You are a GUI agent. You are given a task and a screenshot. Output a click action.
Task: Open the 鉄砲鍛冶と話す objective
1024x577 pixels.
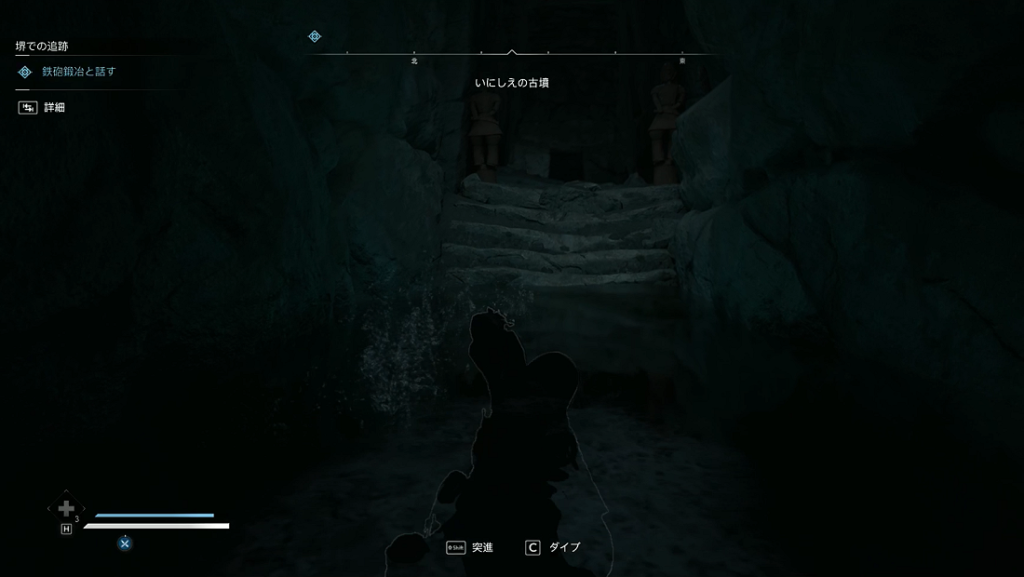tap(78, 72)
